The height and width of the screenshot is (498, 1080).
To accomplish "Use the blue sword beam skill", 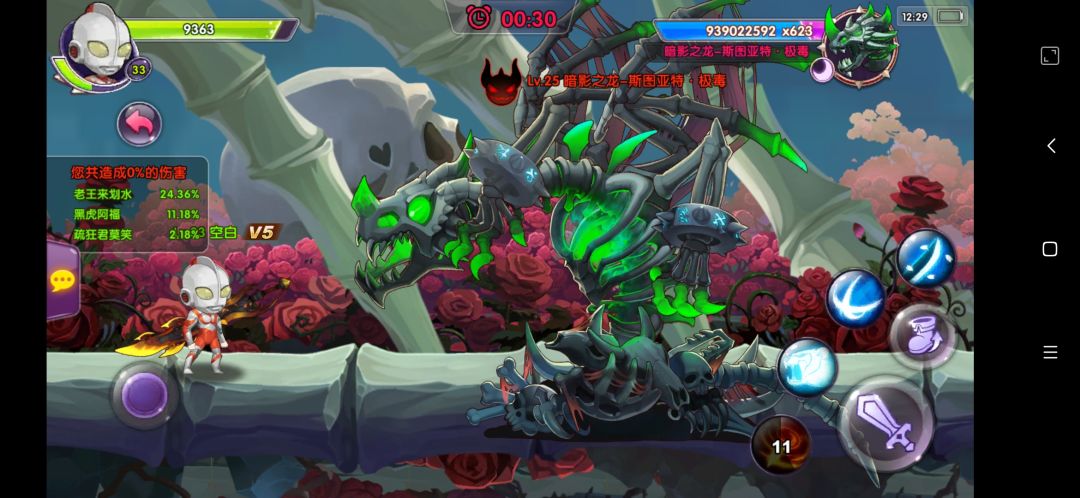I will 926,258.
